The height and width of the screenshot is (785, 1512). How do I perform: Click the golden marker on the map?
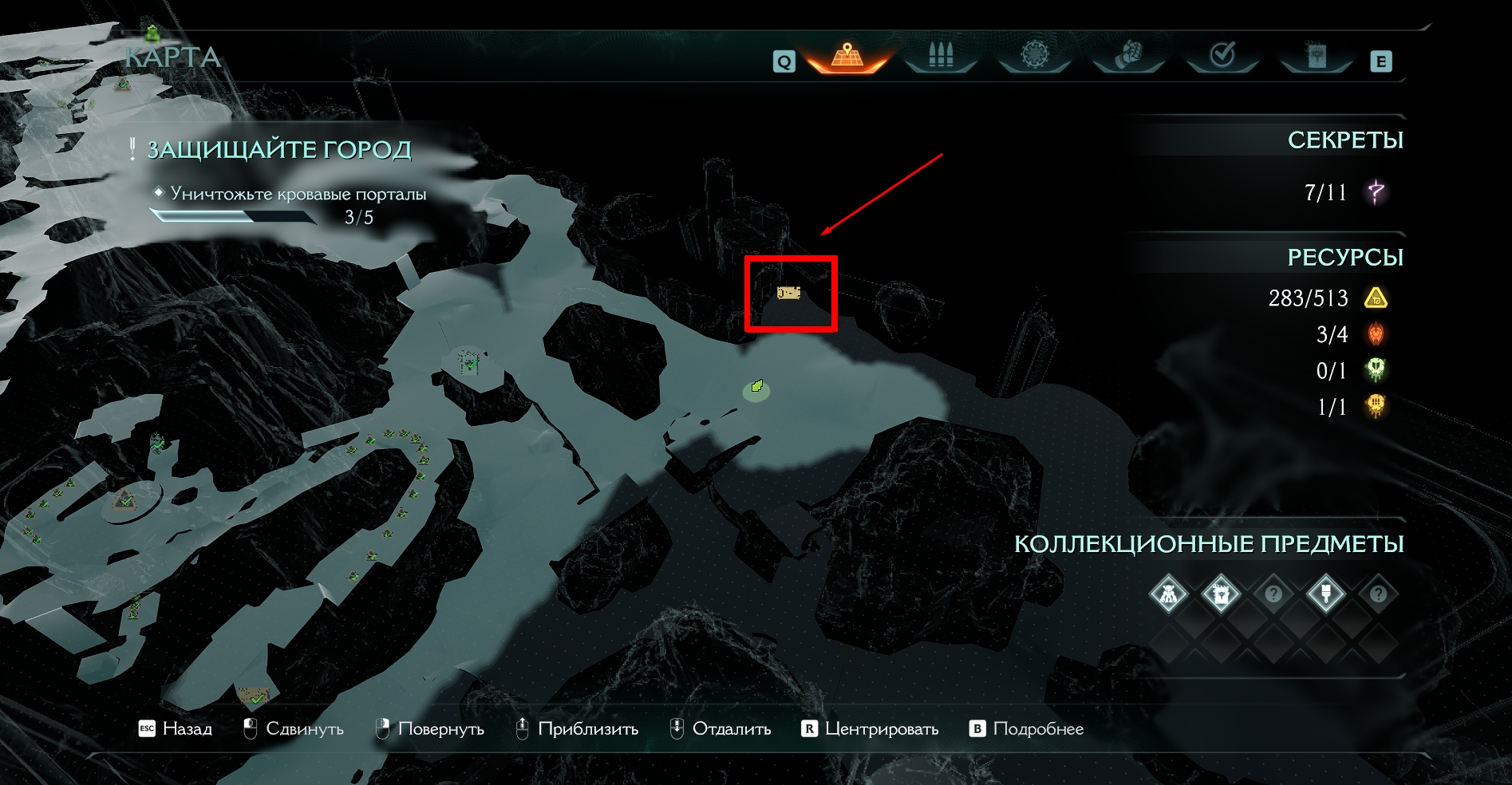coord(788,294)
